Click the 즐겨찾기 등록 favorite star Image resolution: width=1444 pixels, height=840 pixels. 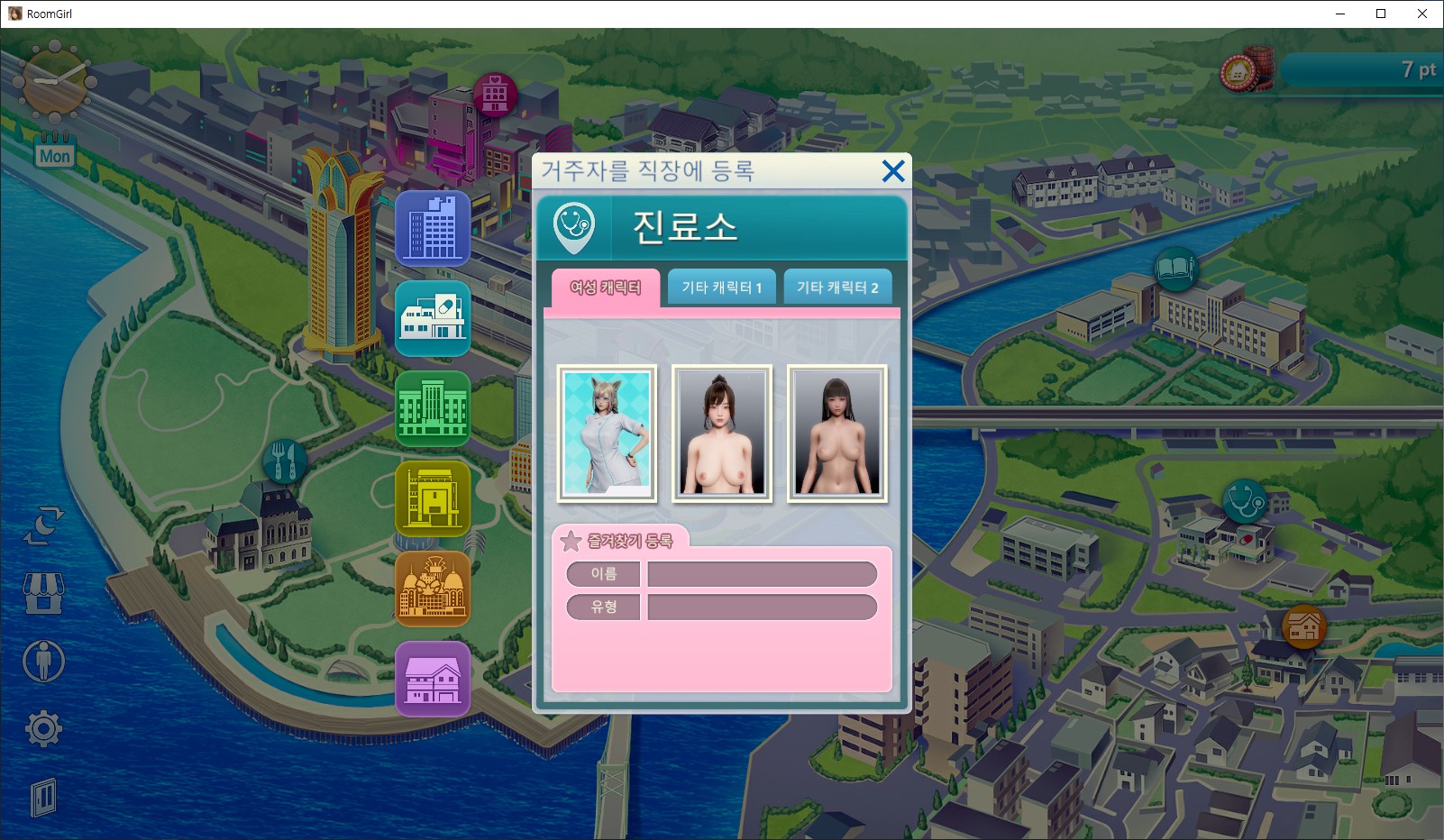pos(571,541)
